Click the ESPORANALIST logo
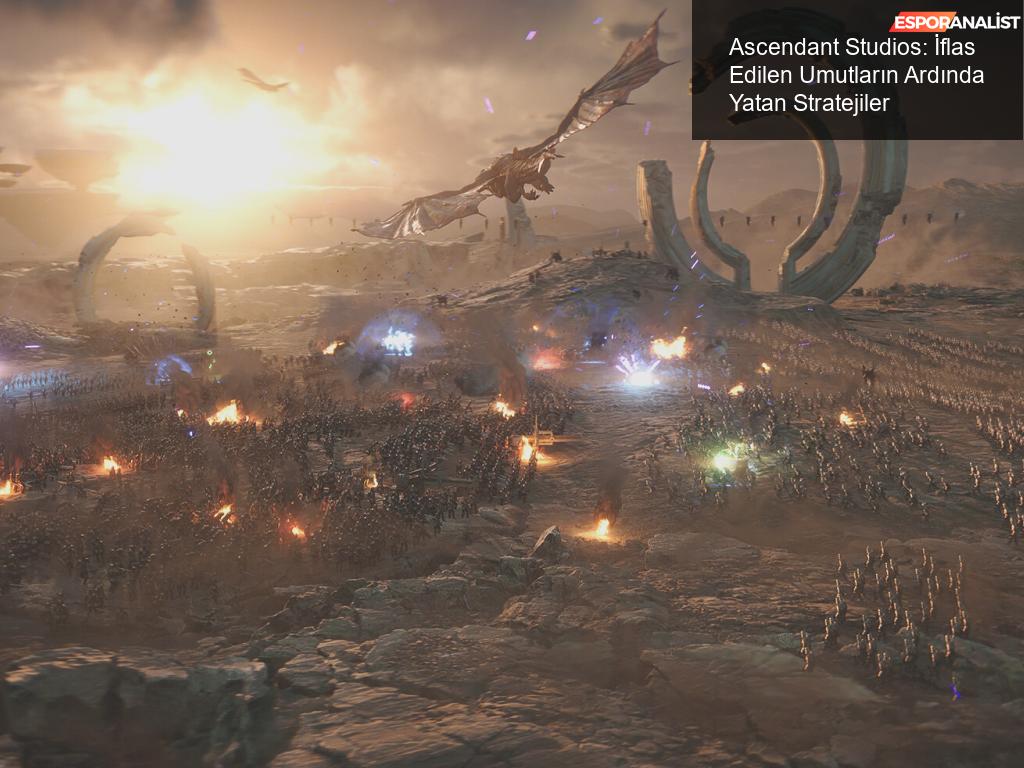Image resolution: width=1024 pixels, height=768 pixels. click(954, 22)
